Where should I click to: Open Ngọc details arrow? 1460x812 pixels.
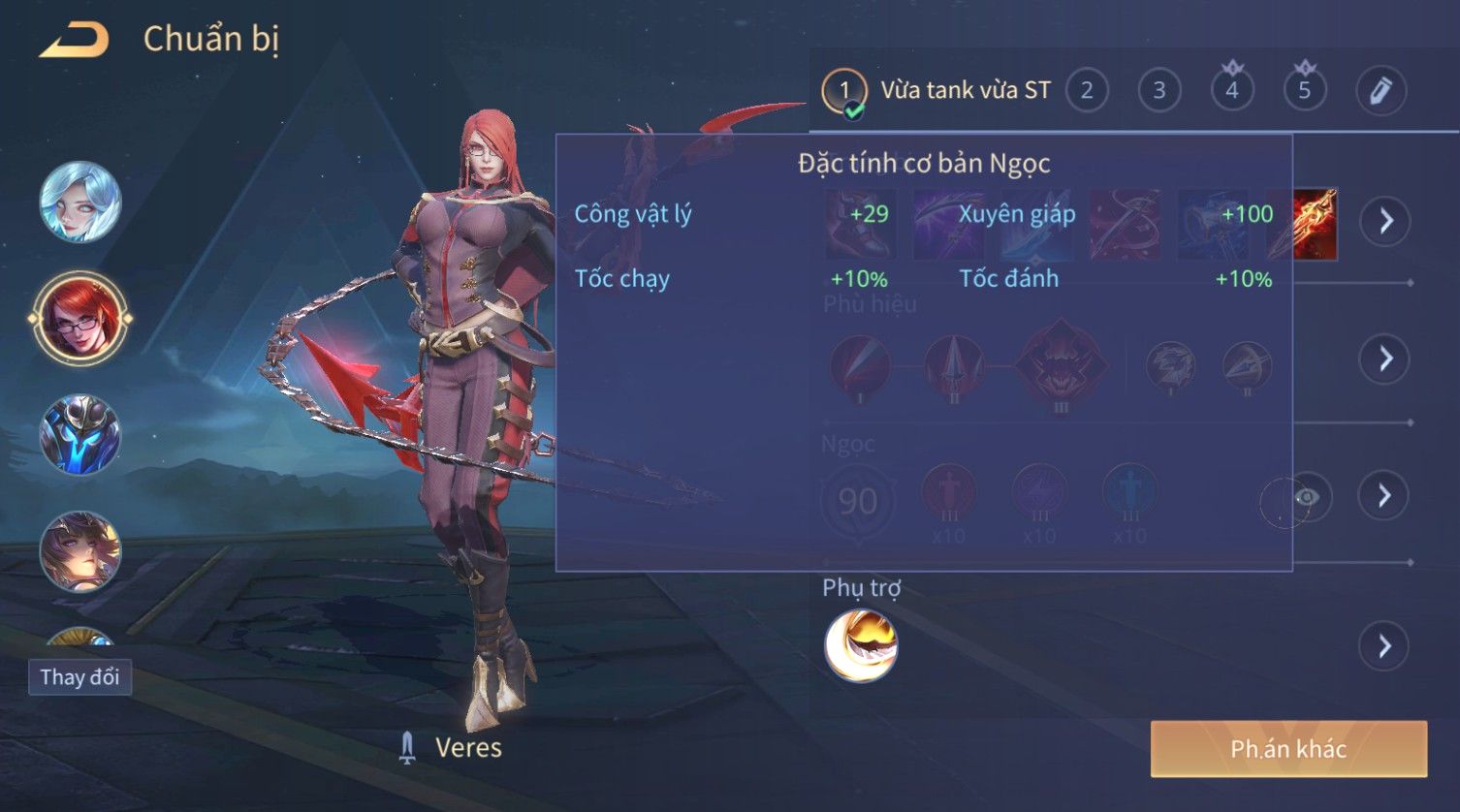(x=1385, y=496)
